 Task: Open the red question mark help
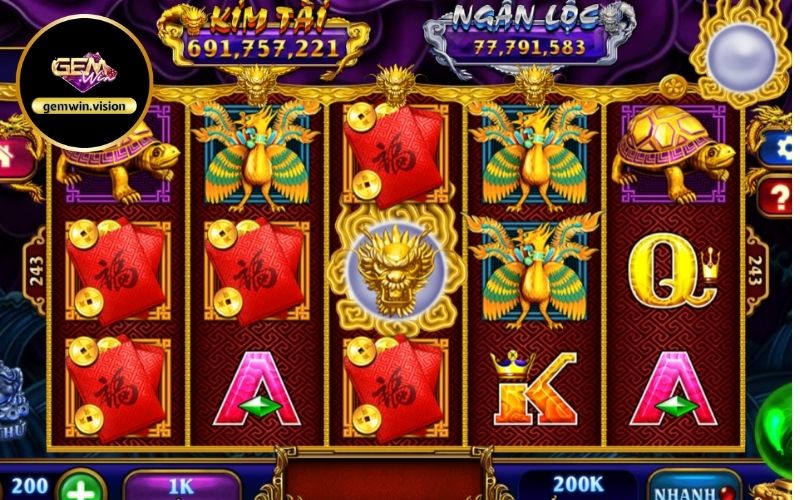[x=777, y=197]
